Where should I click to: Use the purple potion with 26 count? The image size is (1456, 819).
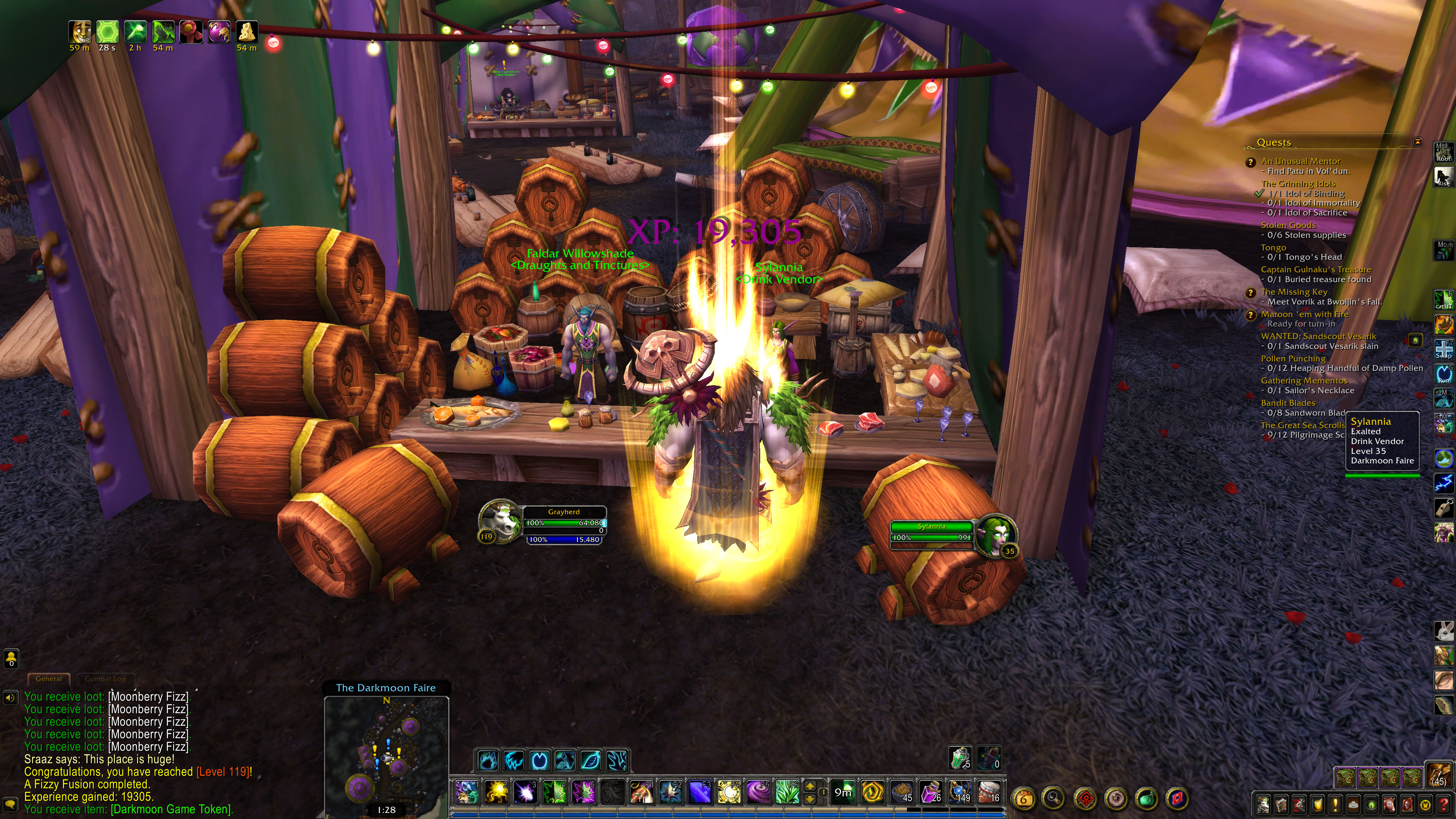point(930,792)
